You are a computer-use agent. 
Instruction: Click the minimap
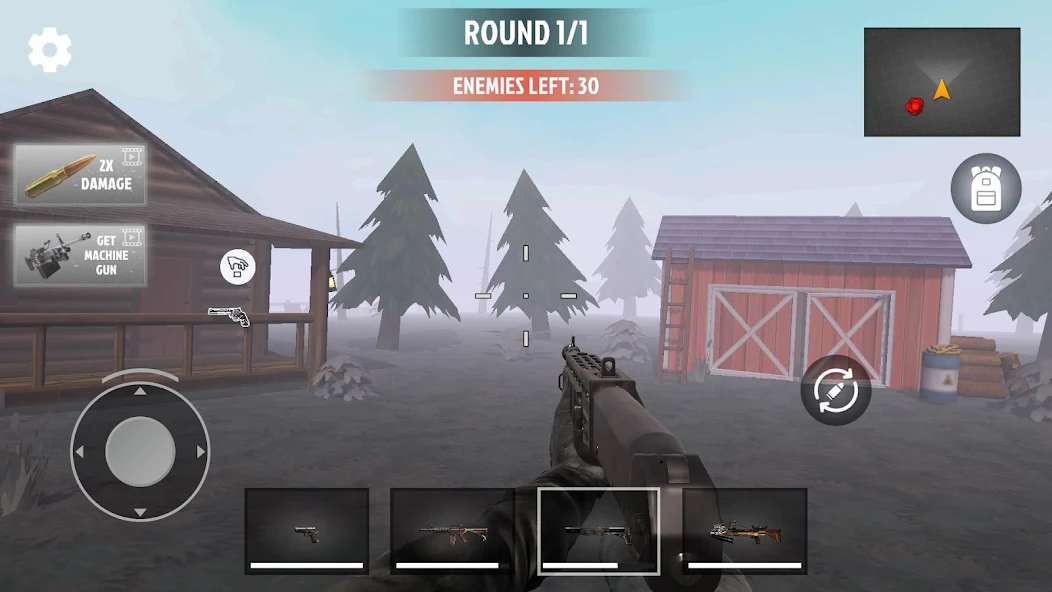point(941,82)
